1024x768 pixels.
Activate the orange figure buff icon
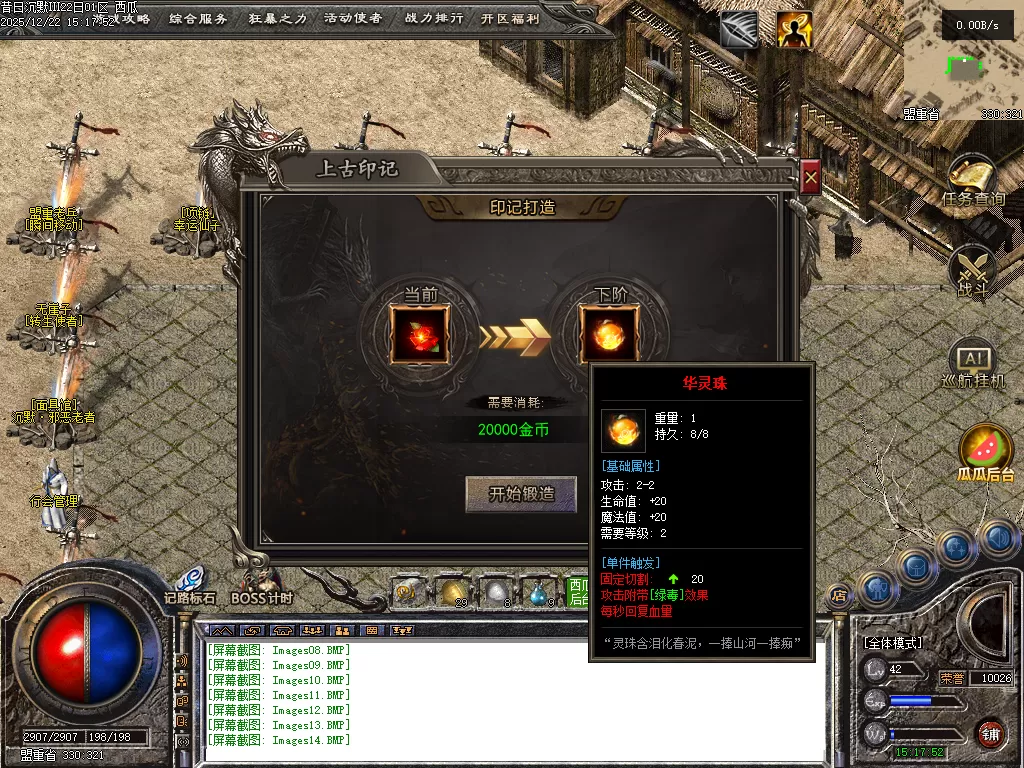(795, 30)
